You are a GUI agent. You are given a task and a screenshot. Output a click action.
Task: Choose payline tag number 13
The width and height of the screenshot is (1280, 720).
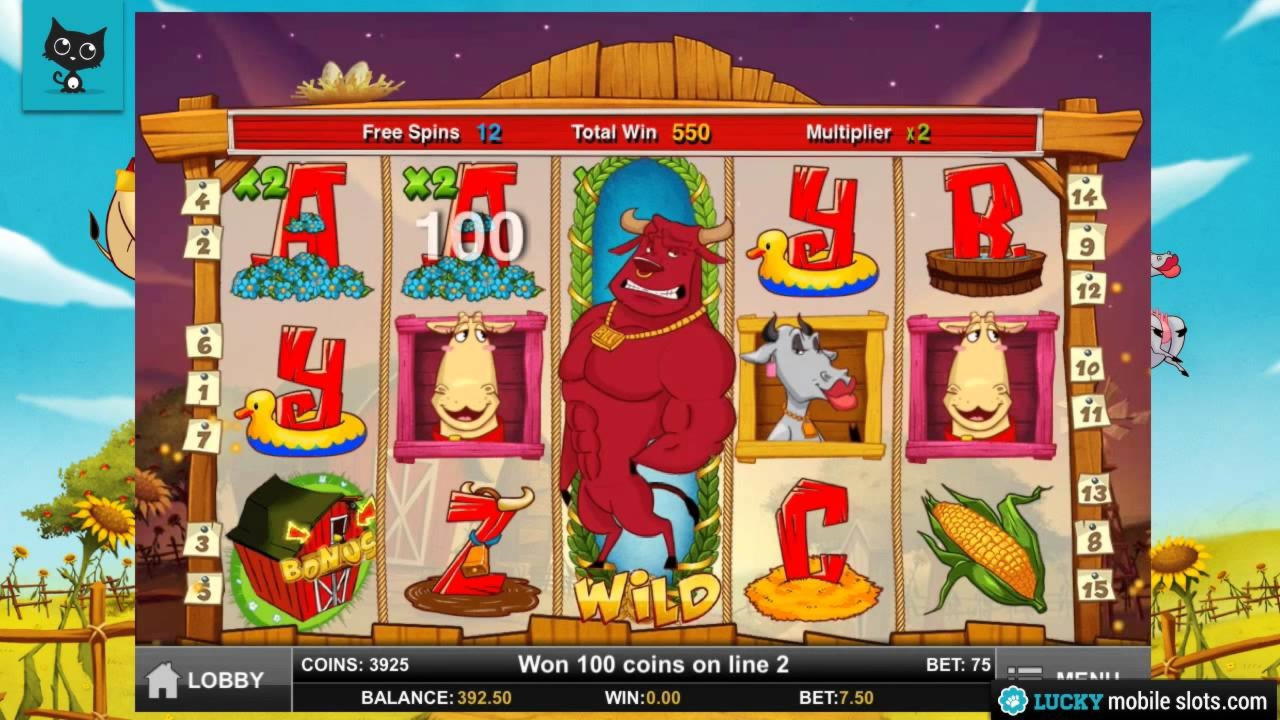click(1093, 491)
